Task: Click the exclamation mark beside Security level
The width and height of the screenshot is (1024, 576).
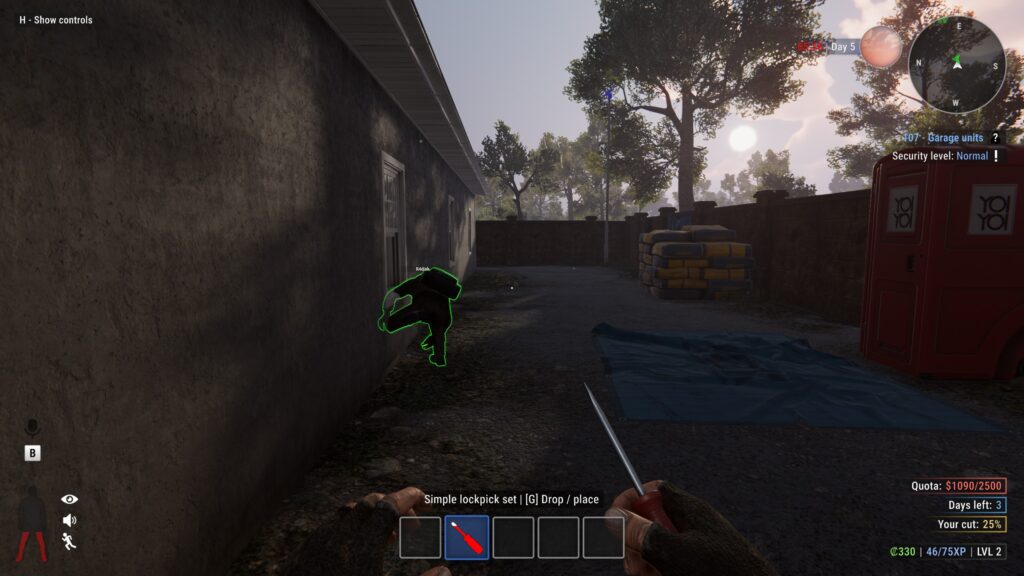Action: (996, 156)
